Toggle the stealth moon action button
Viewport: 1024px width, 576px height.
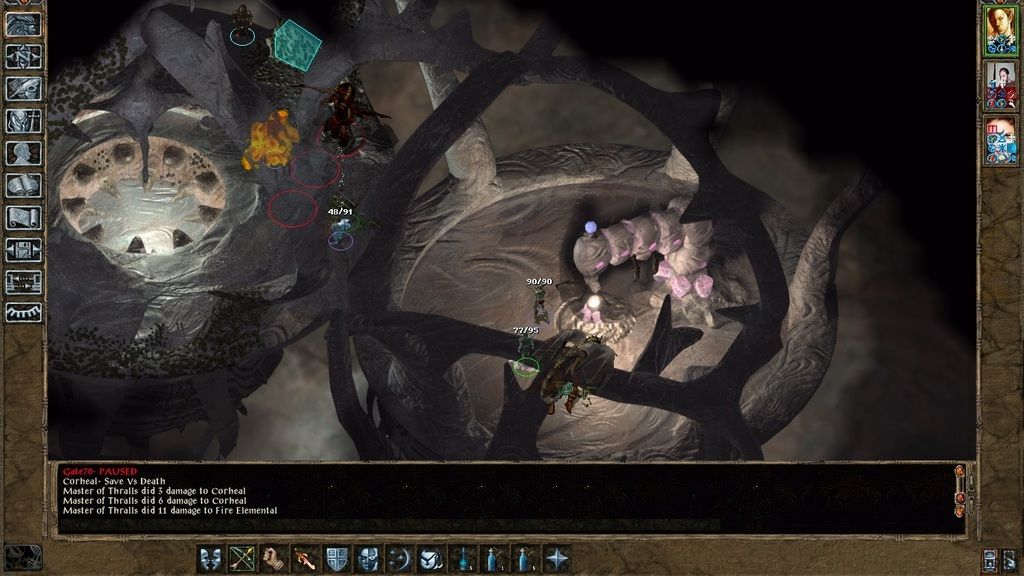pos(400,558)
